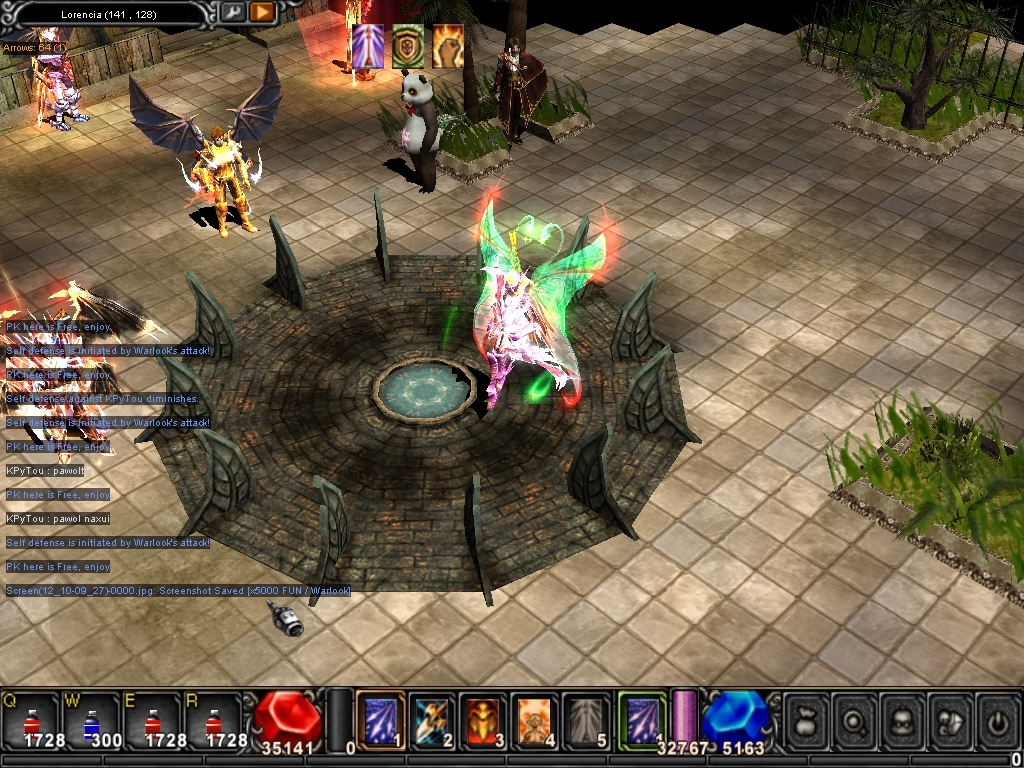
Task: Use the R slot red potion
Action: pos(212,720)
